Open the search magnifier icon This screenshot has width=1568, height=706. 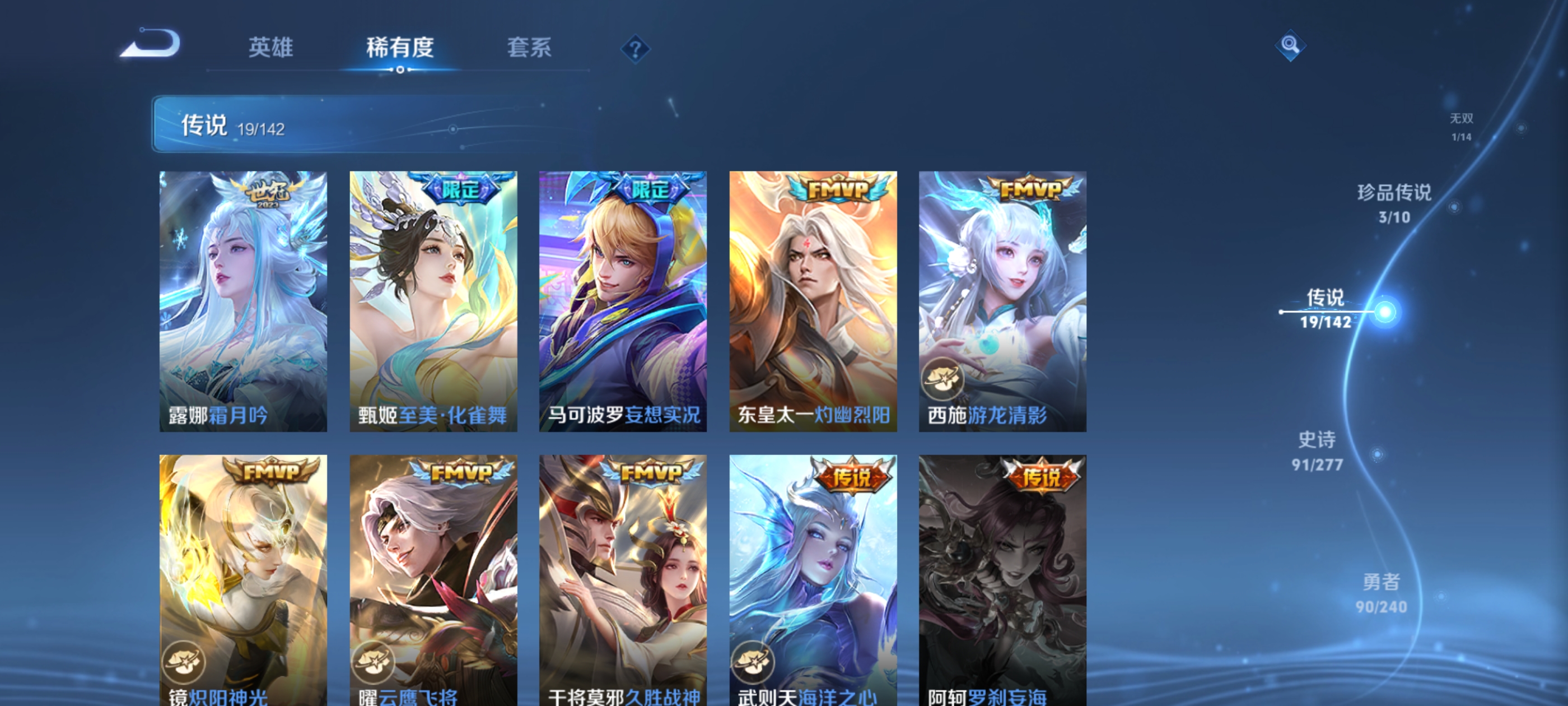1290,45
